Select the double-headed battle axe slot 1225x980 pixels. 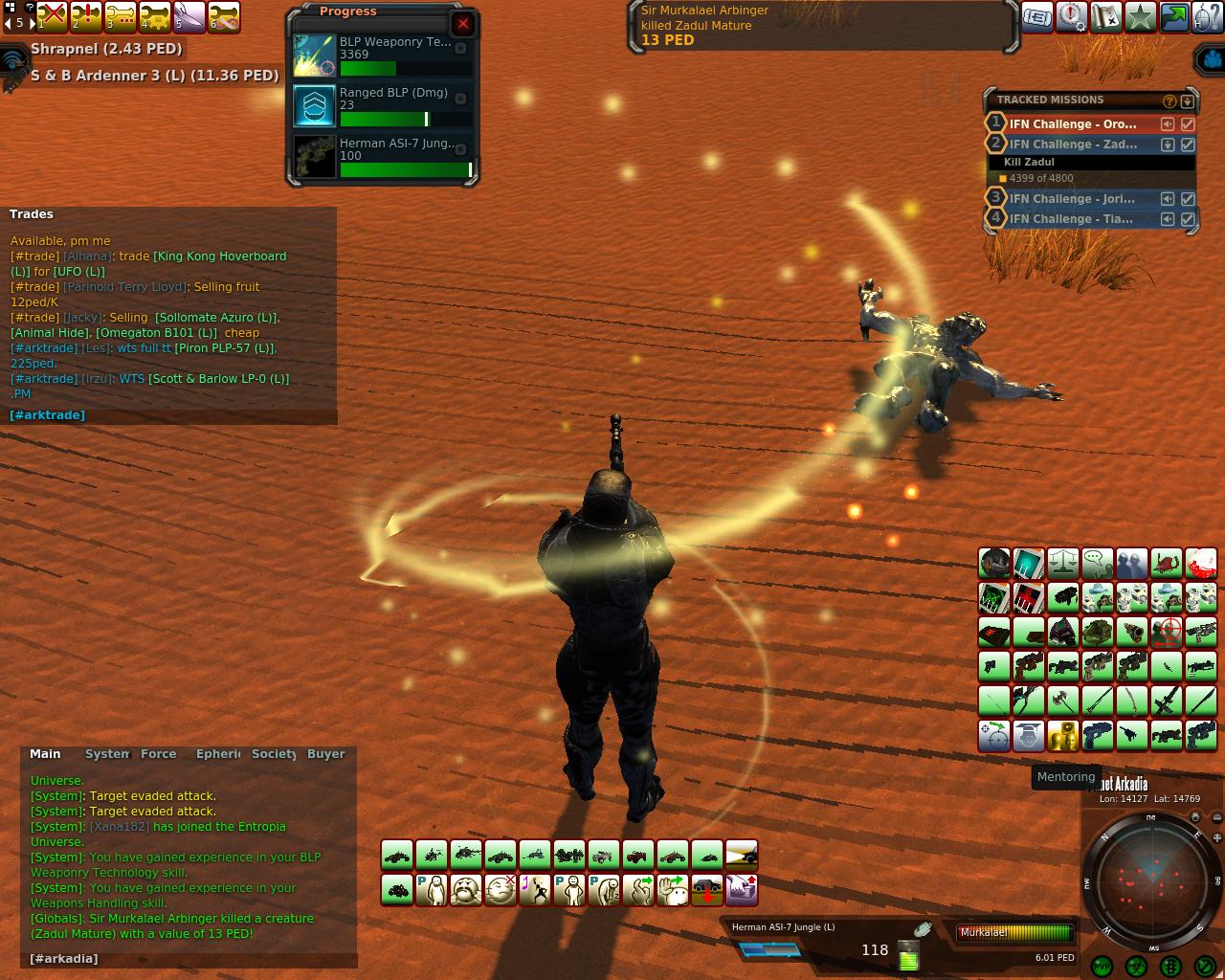(x=1063, y=701)
